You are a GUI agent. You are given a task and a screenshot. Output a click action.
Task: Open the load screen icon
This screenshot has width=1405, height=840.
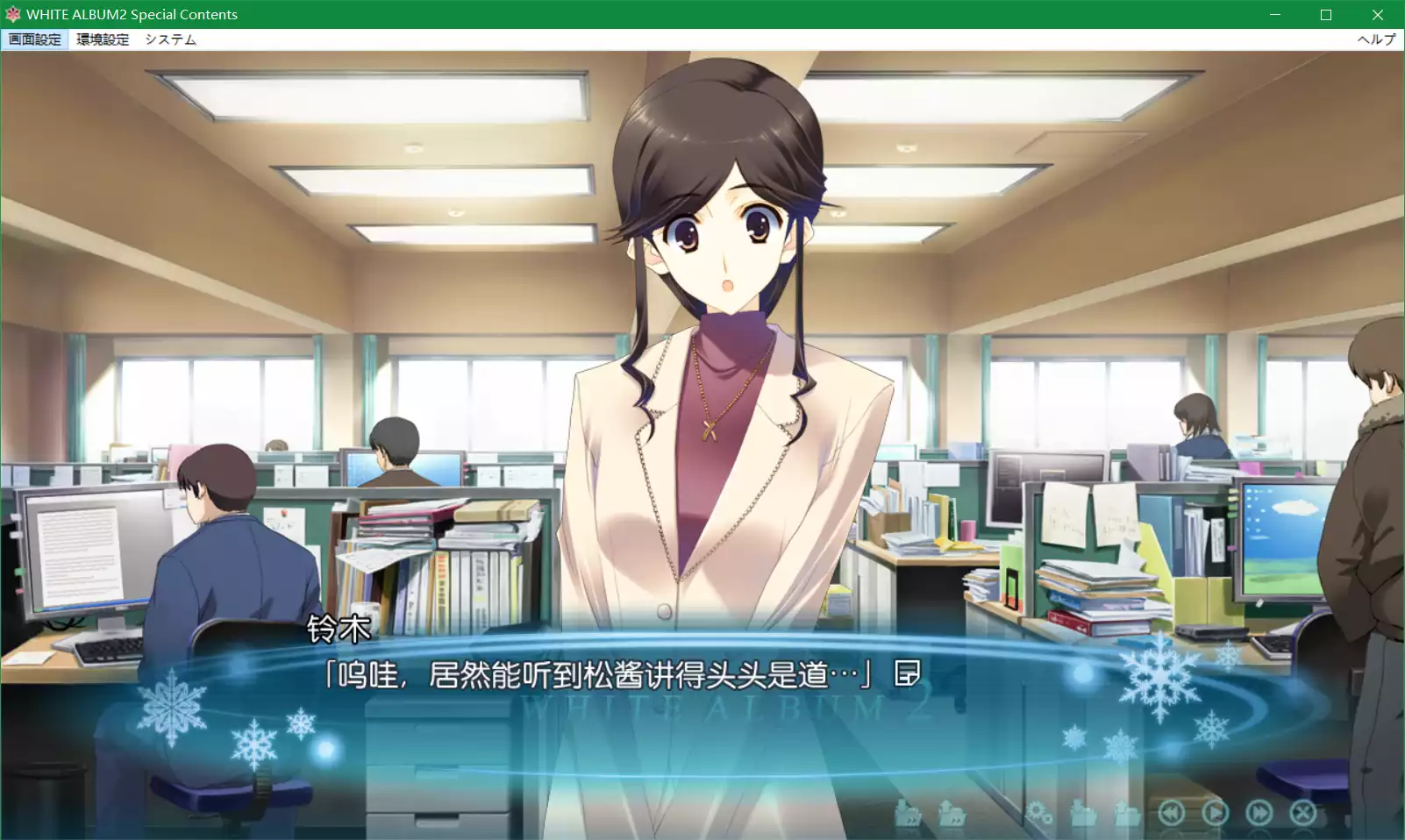(1127, 814)
